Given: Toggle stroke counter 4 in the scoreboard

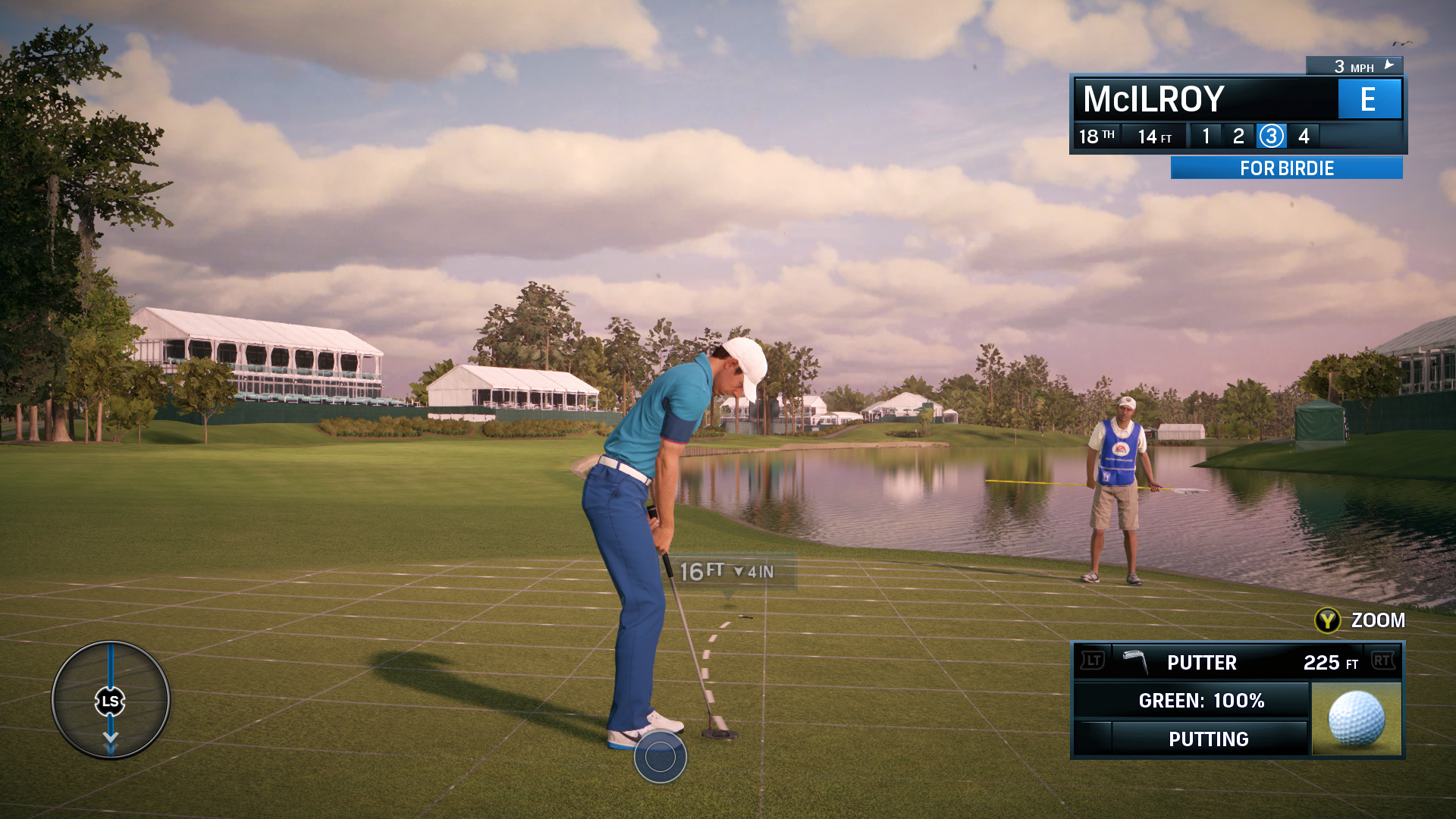Looking at the screenshot, I should pyautogui.click(x=1304, y=136).
